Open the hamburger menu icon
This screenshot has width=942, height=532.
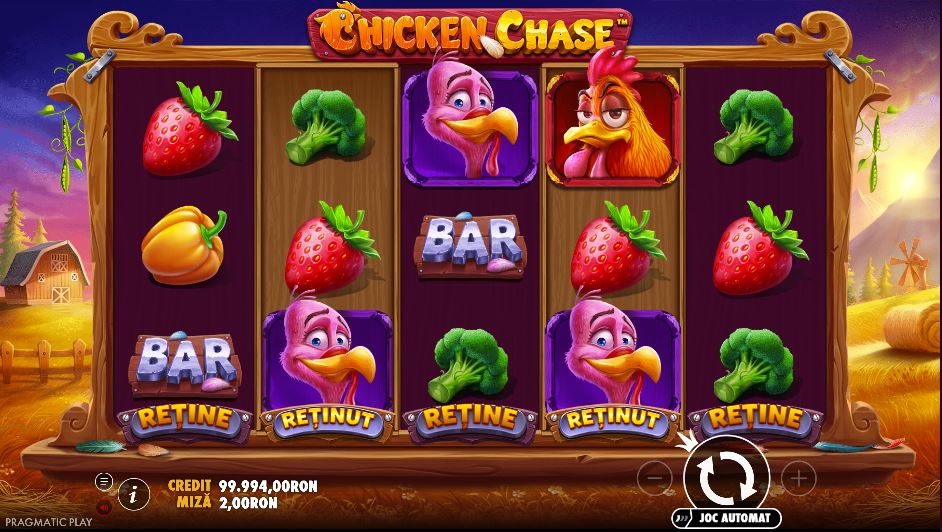pyautogui.click(x=103, y=481)
